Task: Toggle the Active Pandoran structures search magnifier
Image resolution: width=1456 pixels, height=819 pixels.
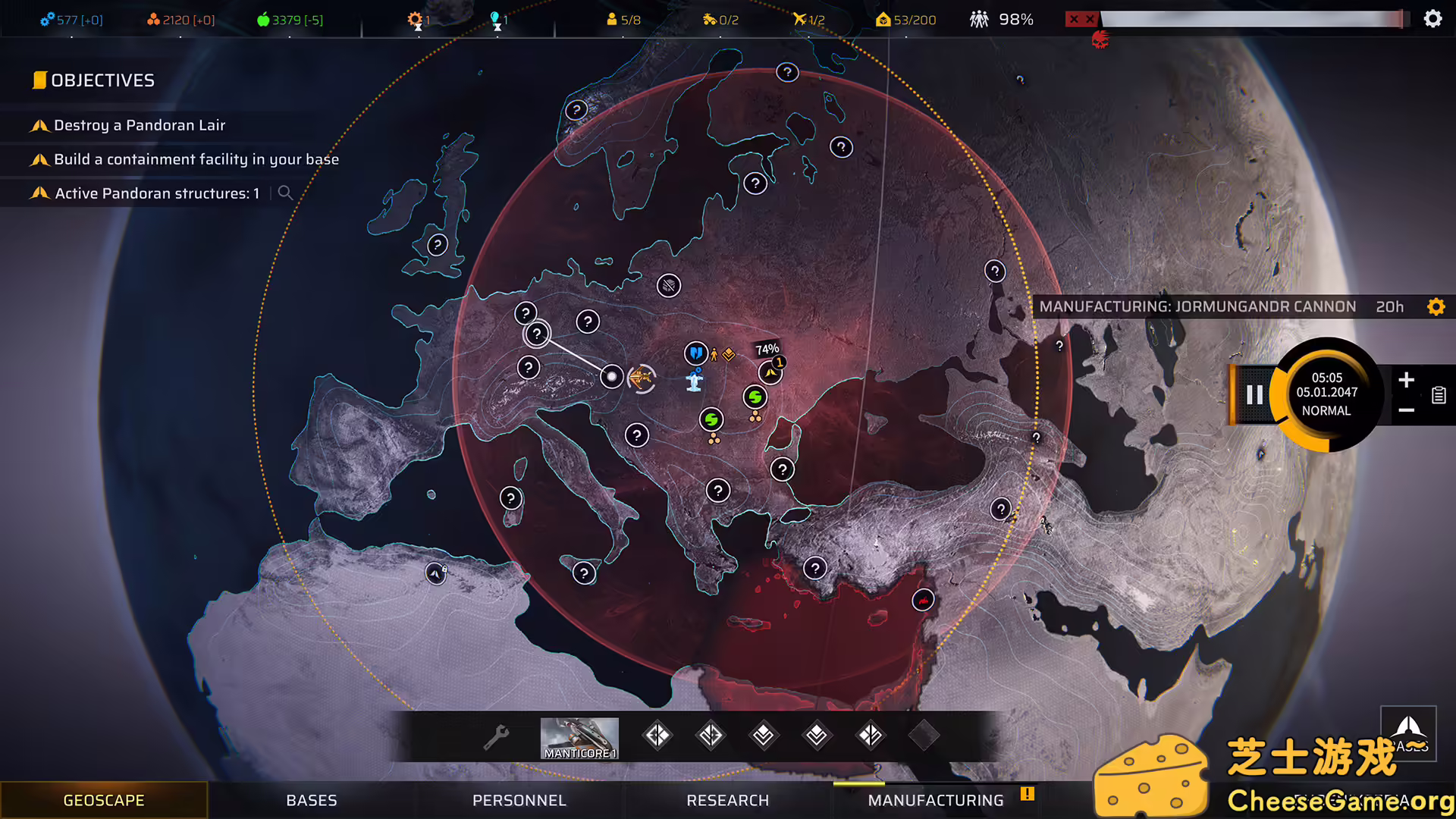Action: tap(285, 193)
